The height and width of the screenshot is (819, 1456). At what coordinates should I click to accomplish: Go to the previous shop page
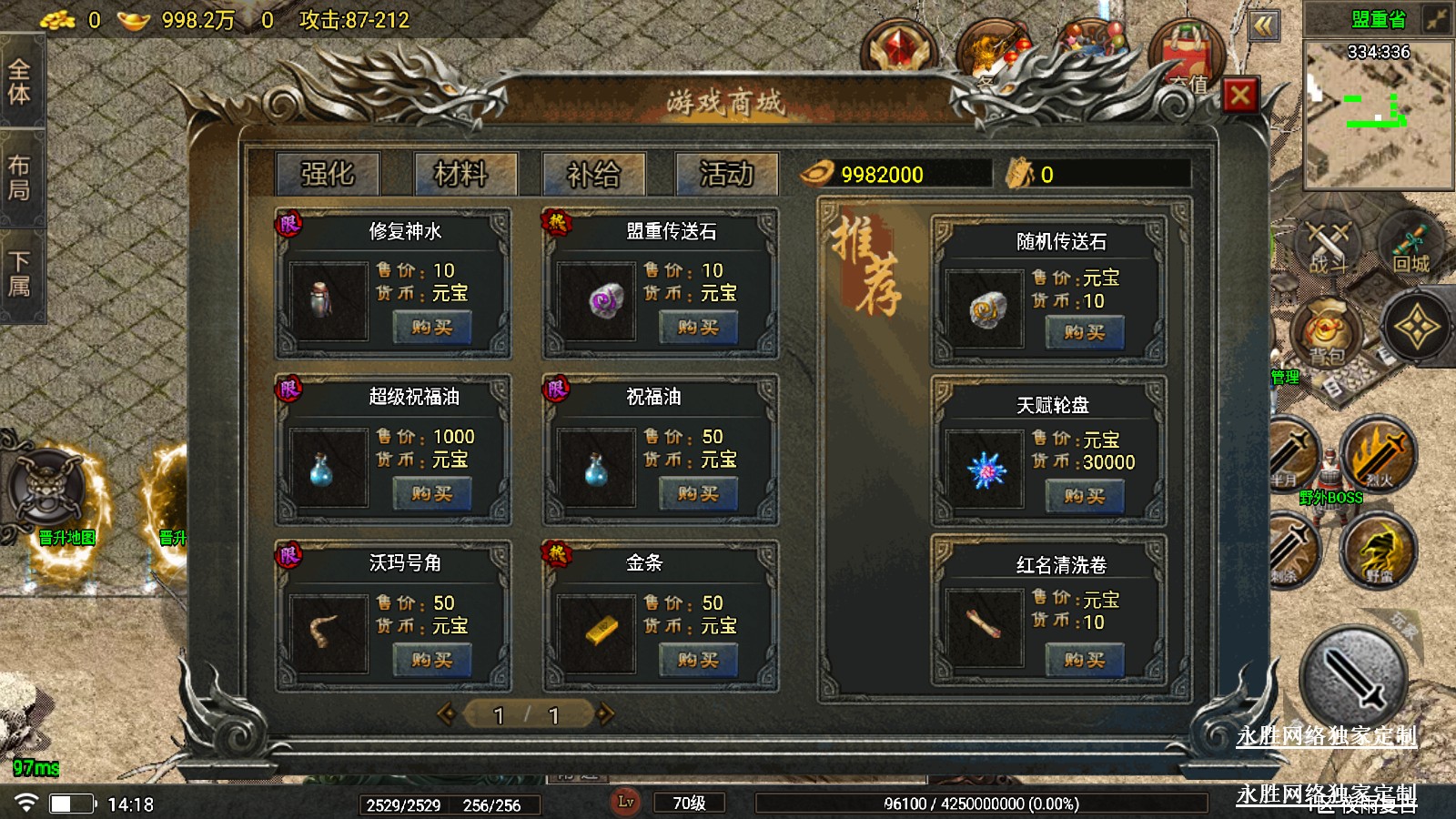coord(447,715)
